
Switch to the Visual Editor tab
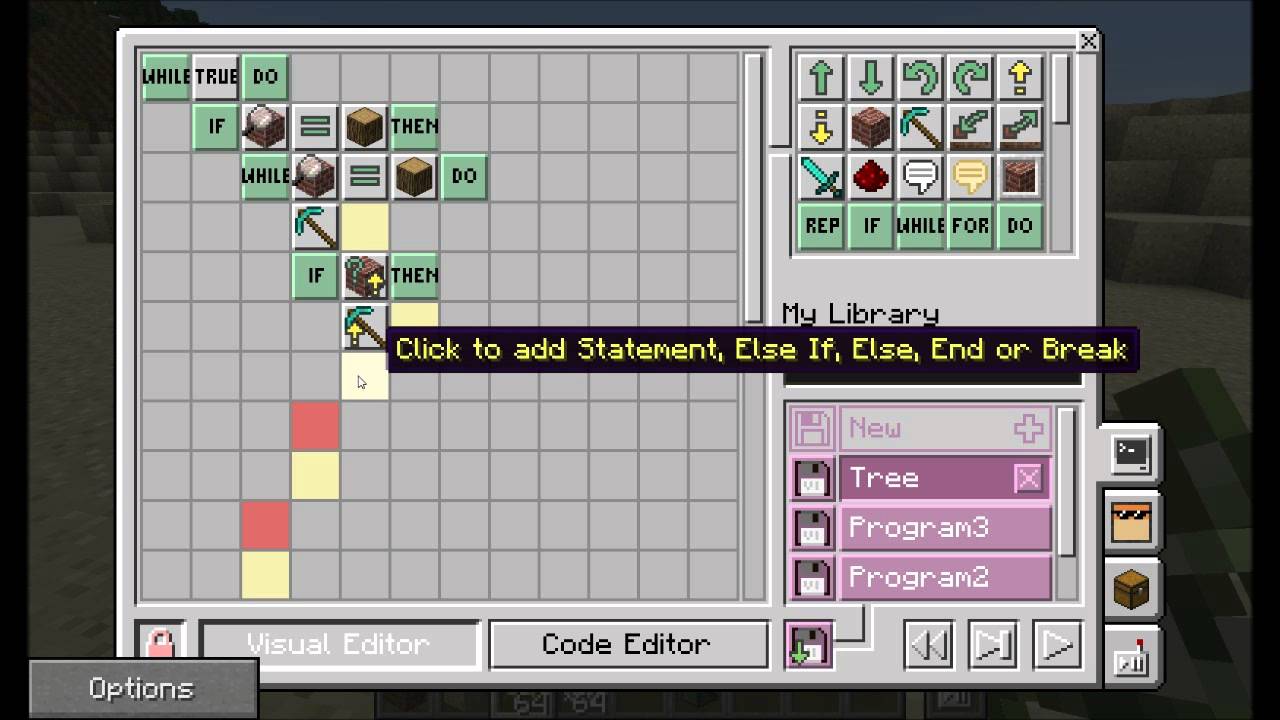340,644
